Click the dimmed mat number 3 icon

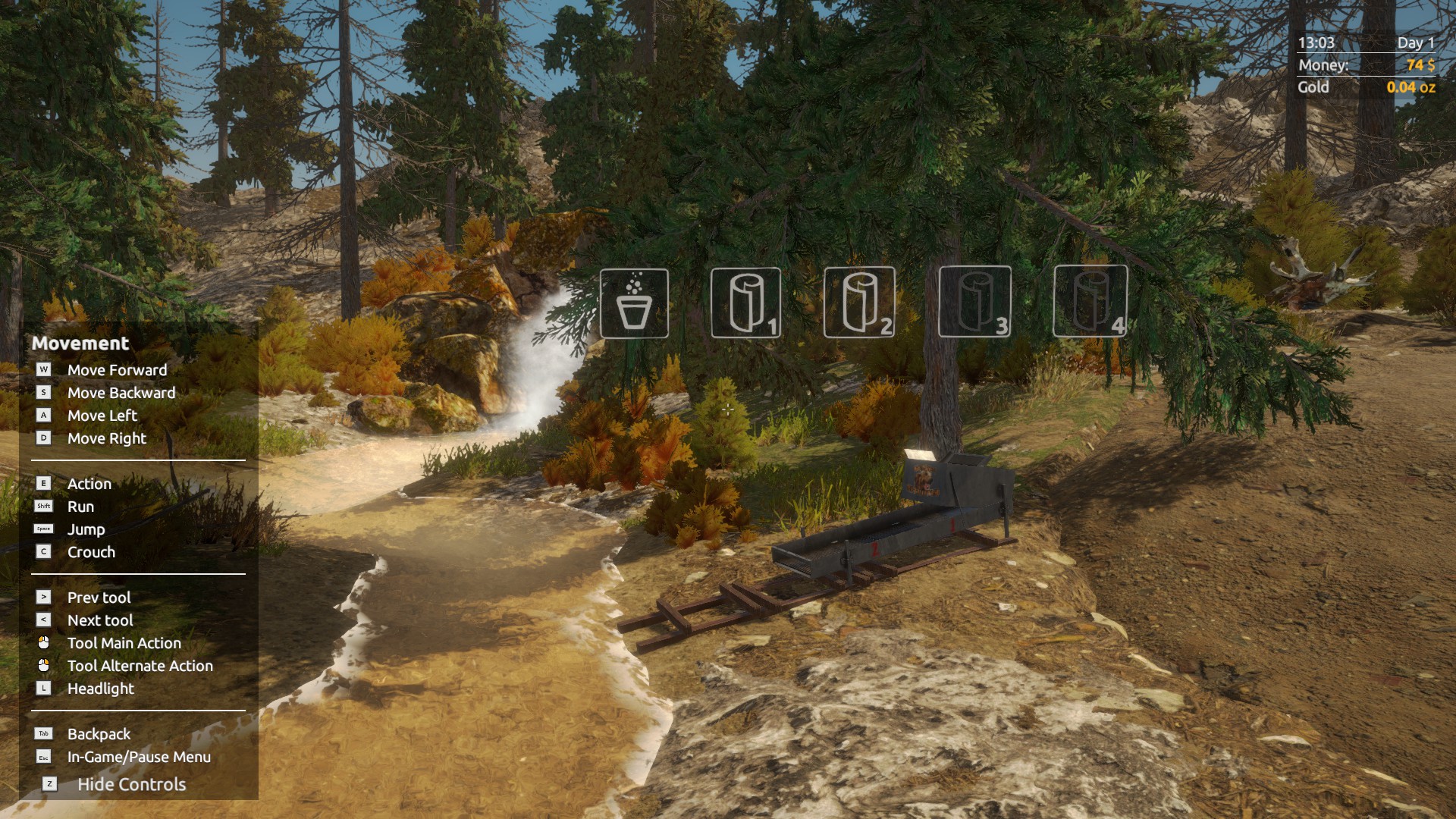974,302
